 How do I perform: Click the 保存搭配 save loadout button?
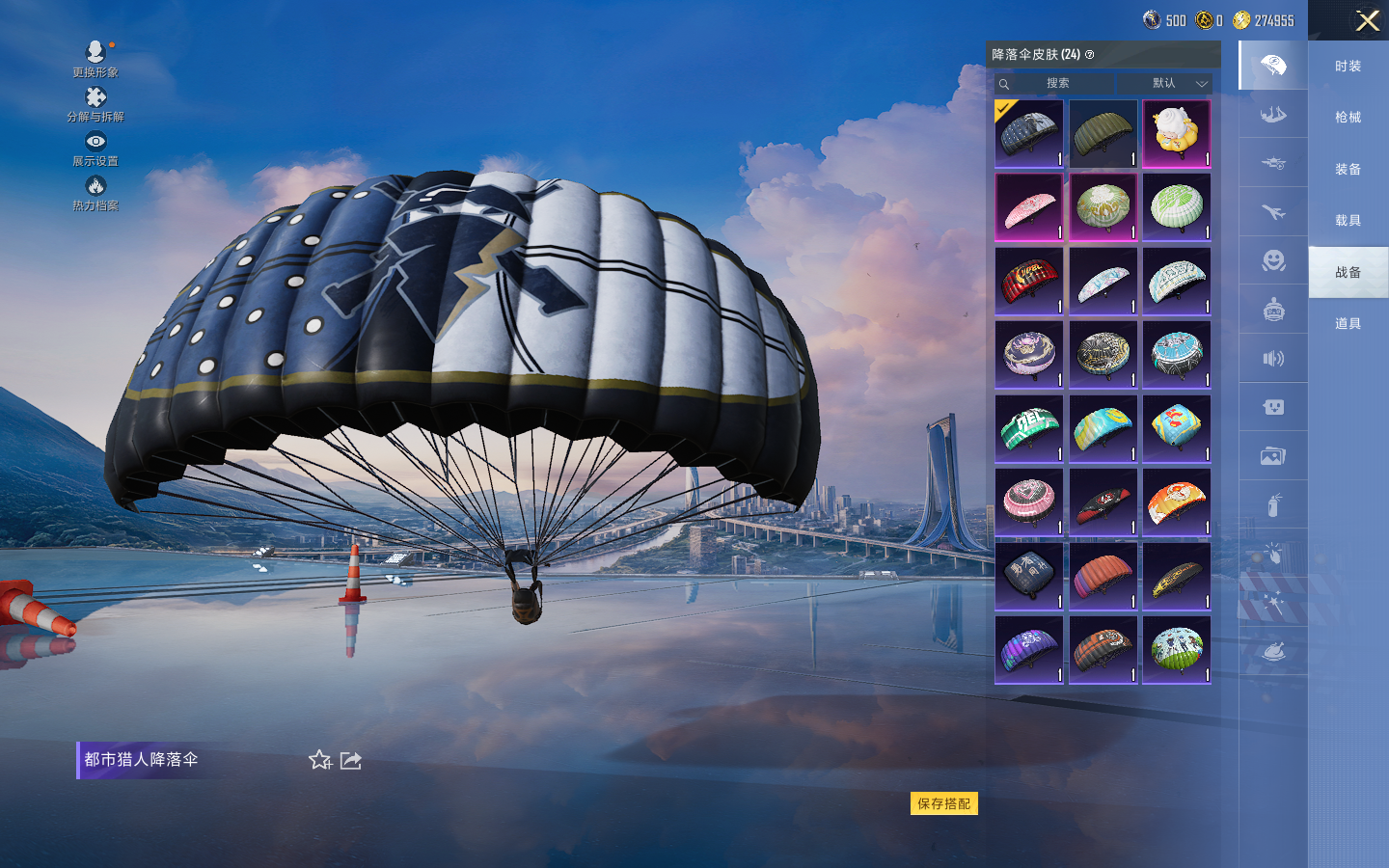(x=943, y=803)
